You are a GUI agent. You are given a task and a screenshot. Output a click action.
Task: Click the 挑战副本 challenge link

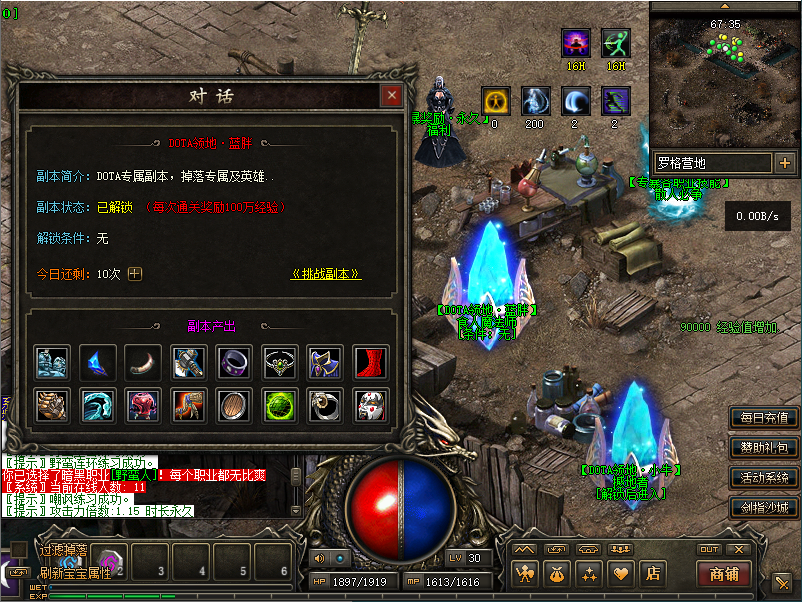pyautogui.click(x=326, y=274)
